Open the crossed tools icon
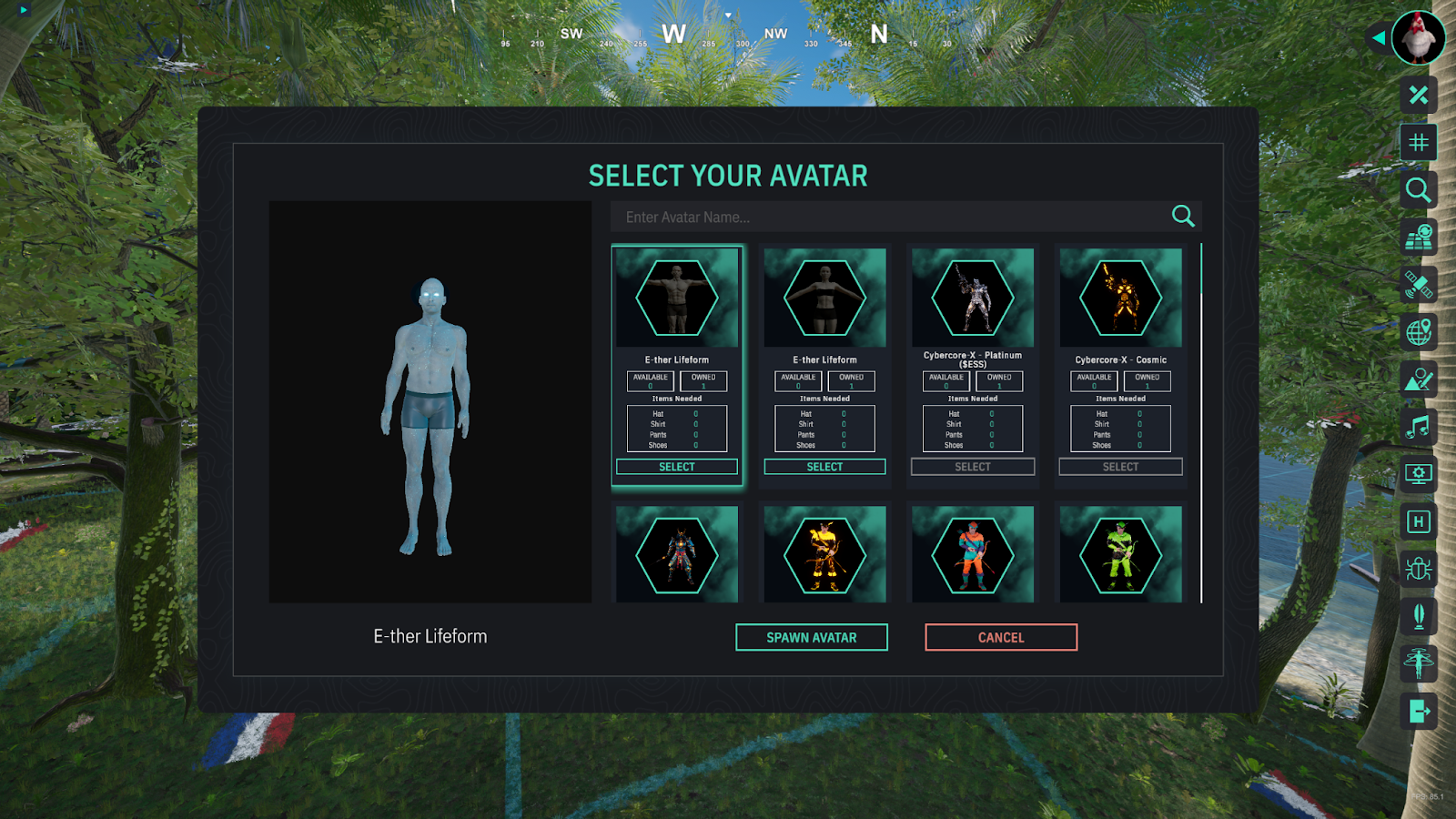1456x819 pixels. point(1418,95)
